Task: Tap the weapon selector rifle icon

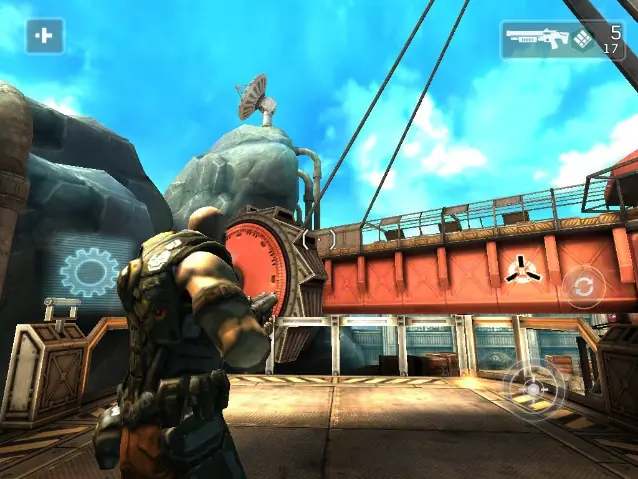Action: point(536,39)
